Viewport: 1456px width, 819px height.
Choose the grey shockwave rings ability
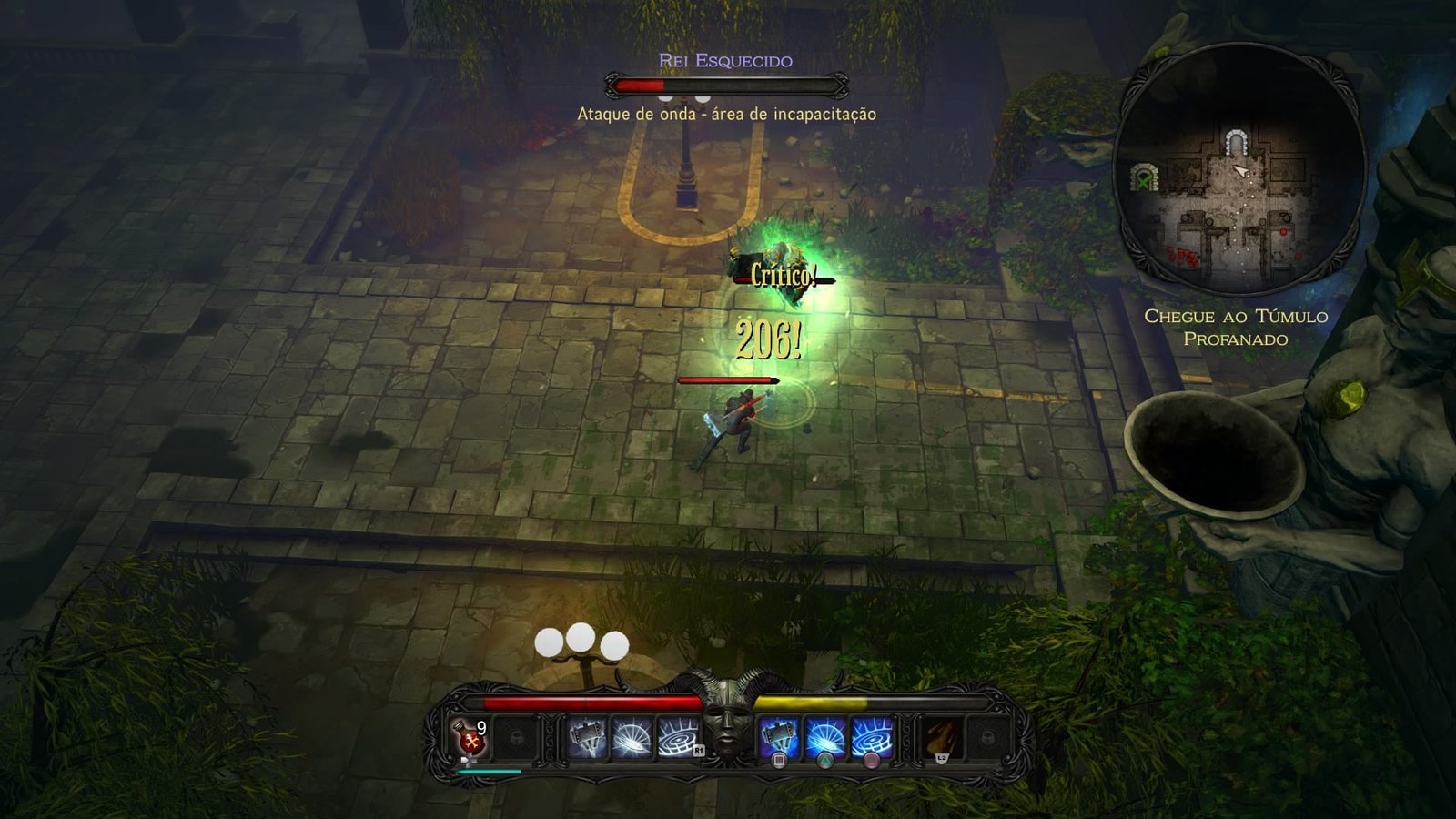[676, 737]
